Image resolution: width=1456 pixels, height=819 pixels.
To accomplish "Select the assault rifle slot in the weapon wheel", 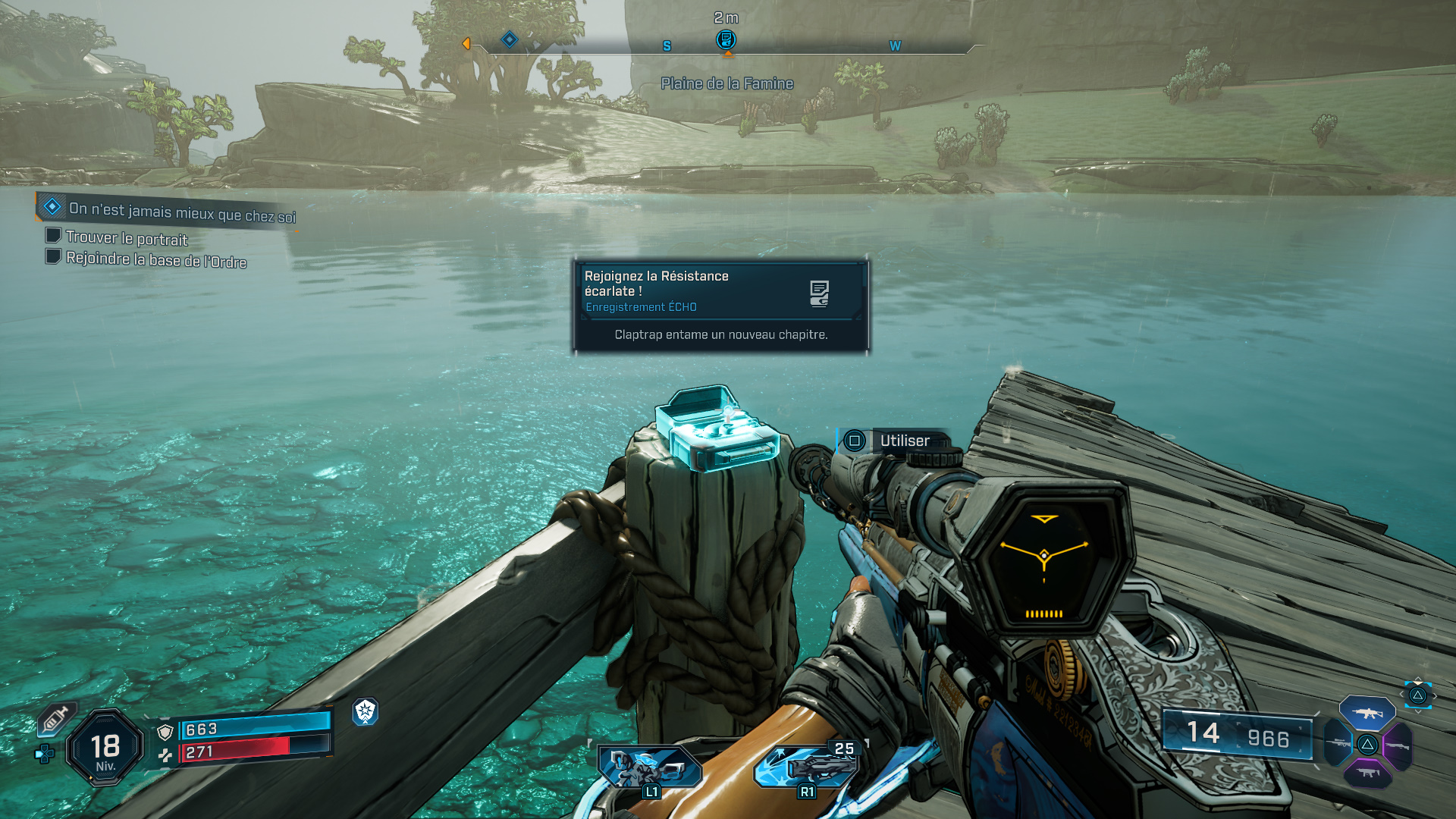I will click(x=1367, y=713).
